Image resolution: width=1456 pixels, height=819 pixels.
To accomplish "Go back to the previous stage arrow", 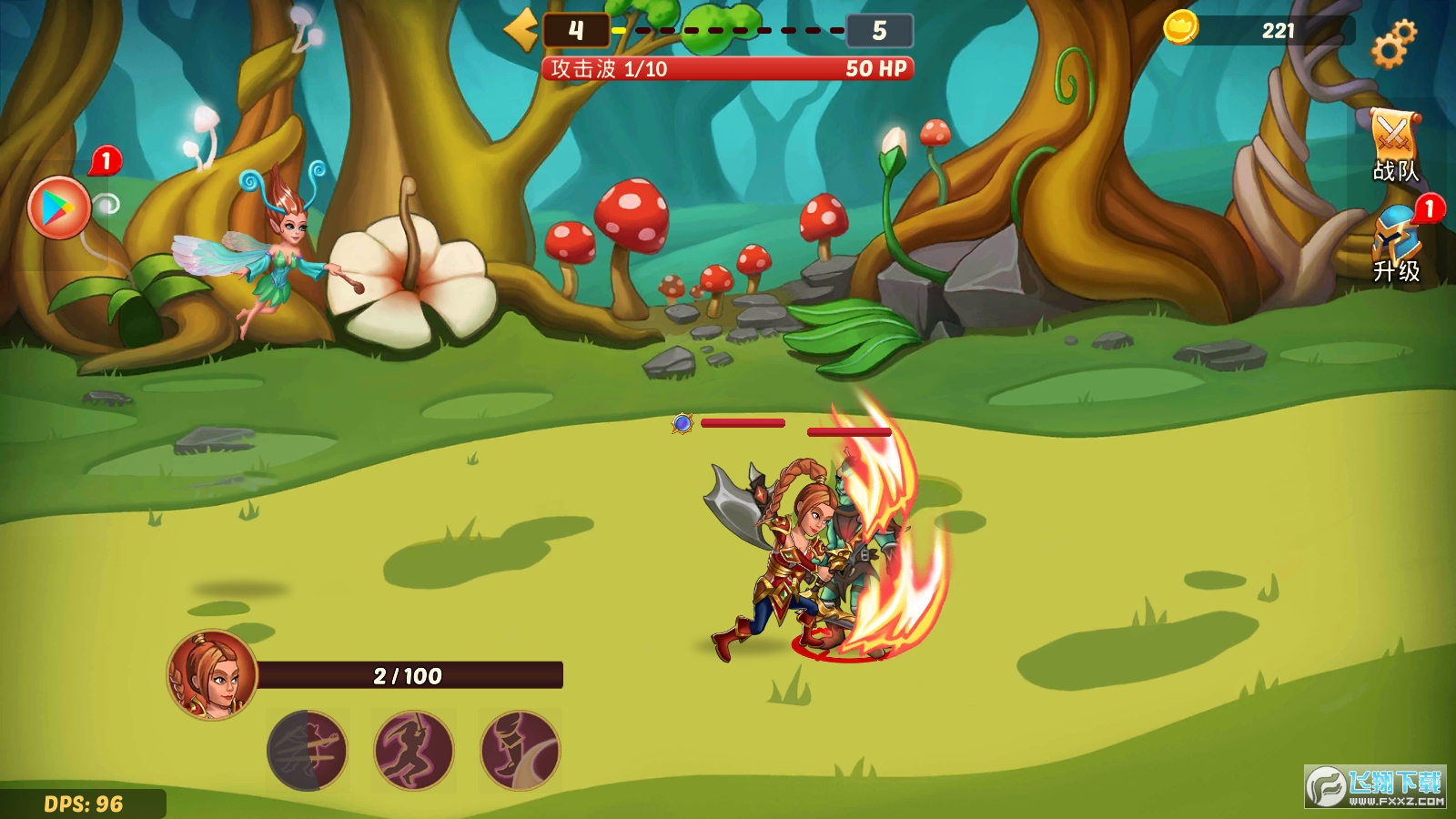I will coord(521,29).
